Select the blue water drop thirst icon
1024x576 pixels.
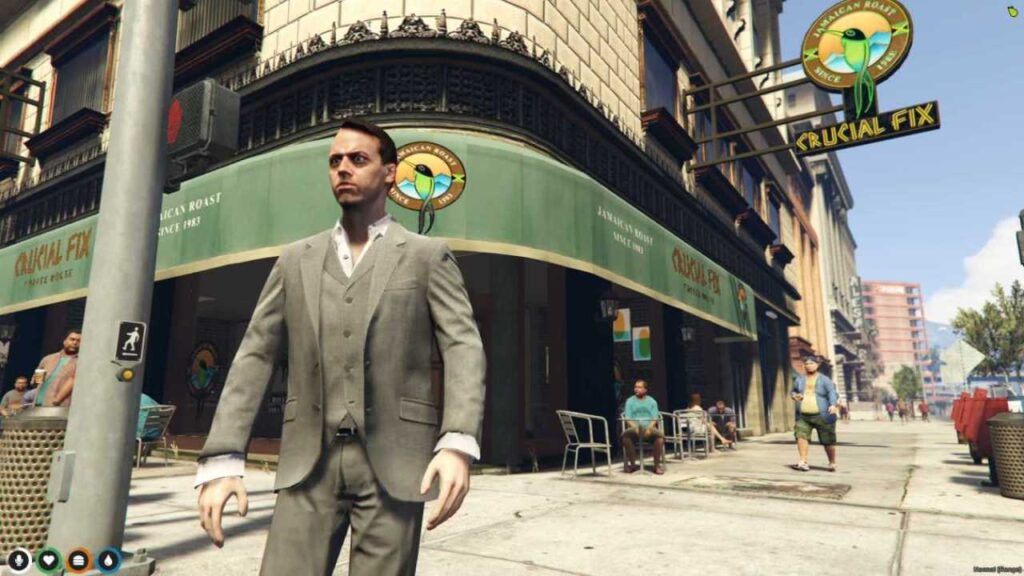point(109,560)
